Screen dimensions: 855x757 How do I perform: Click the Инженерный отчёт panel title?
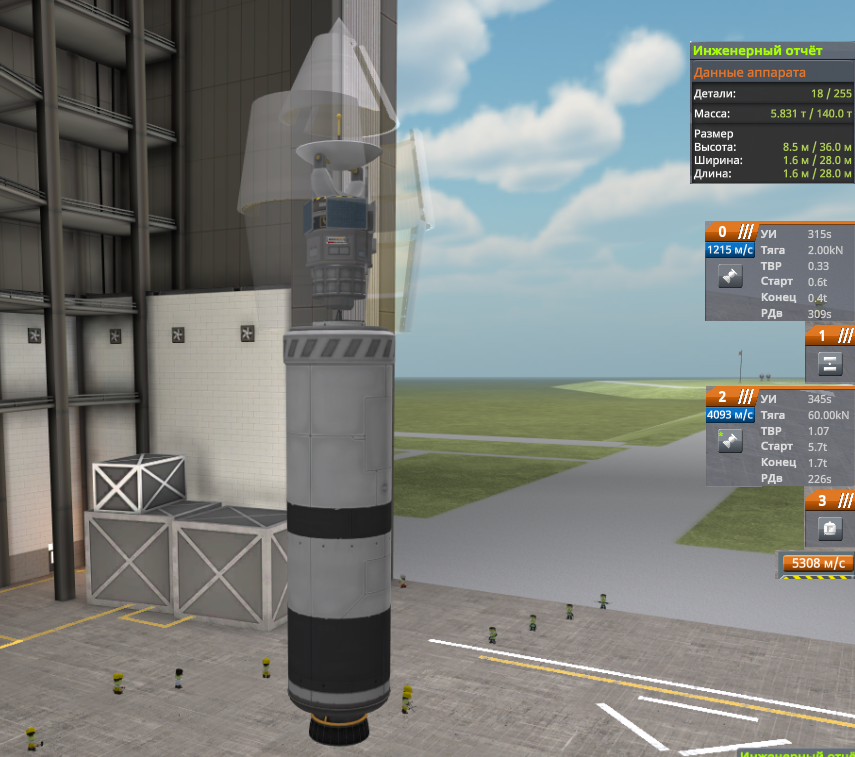(770, 51)
